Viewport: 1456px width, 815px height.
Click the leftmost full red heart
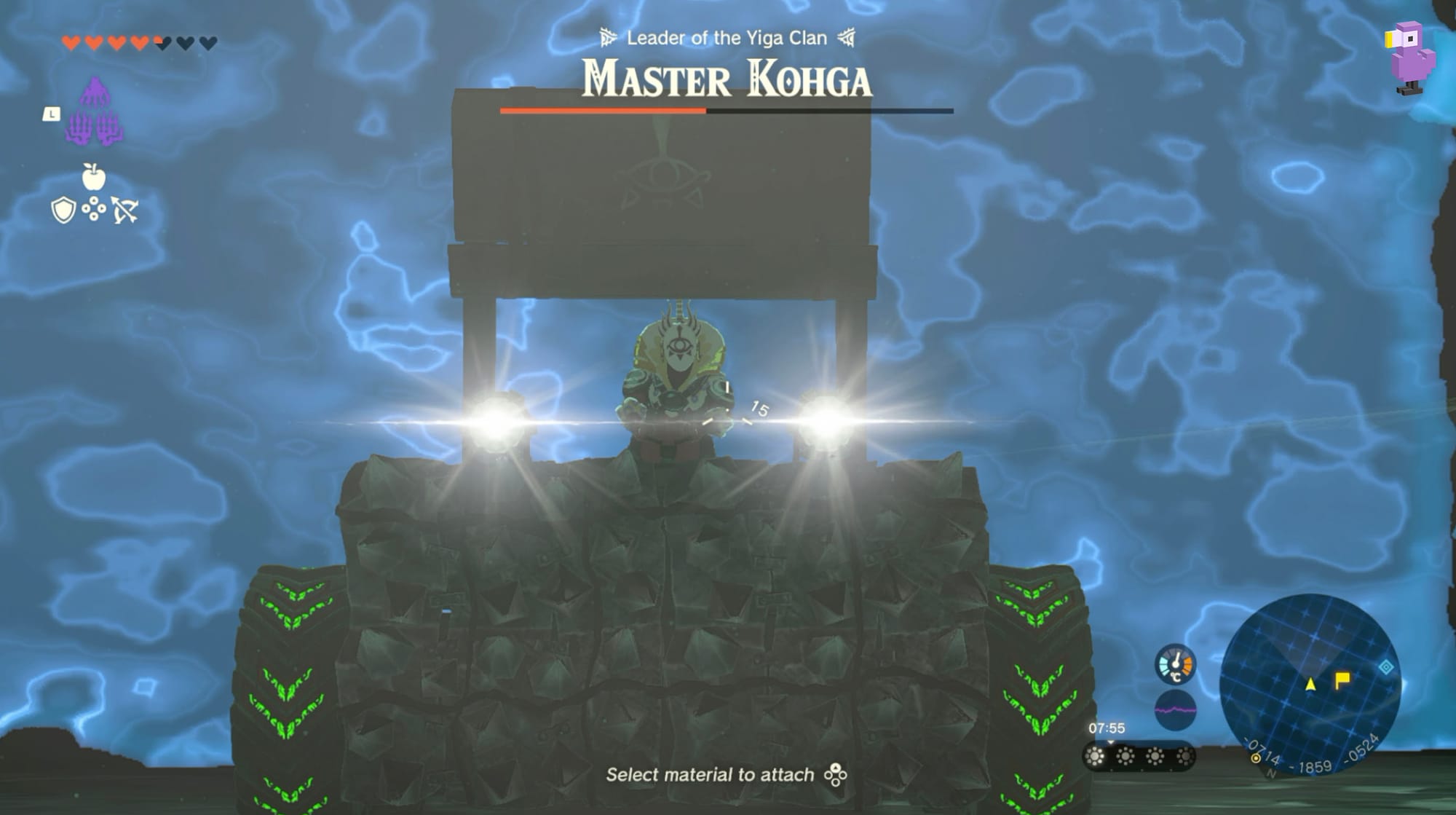71,42
